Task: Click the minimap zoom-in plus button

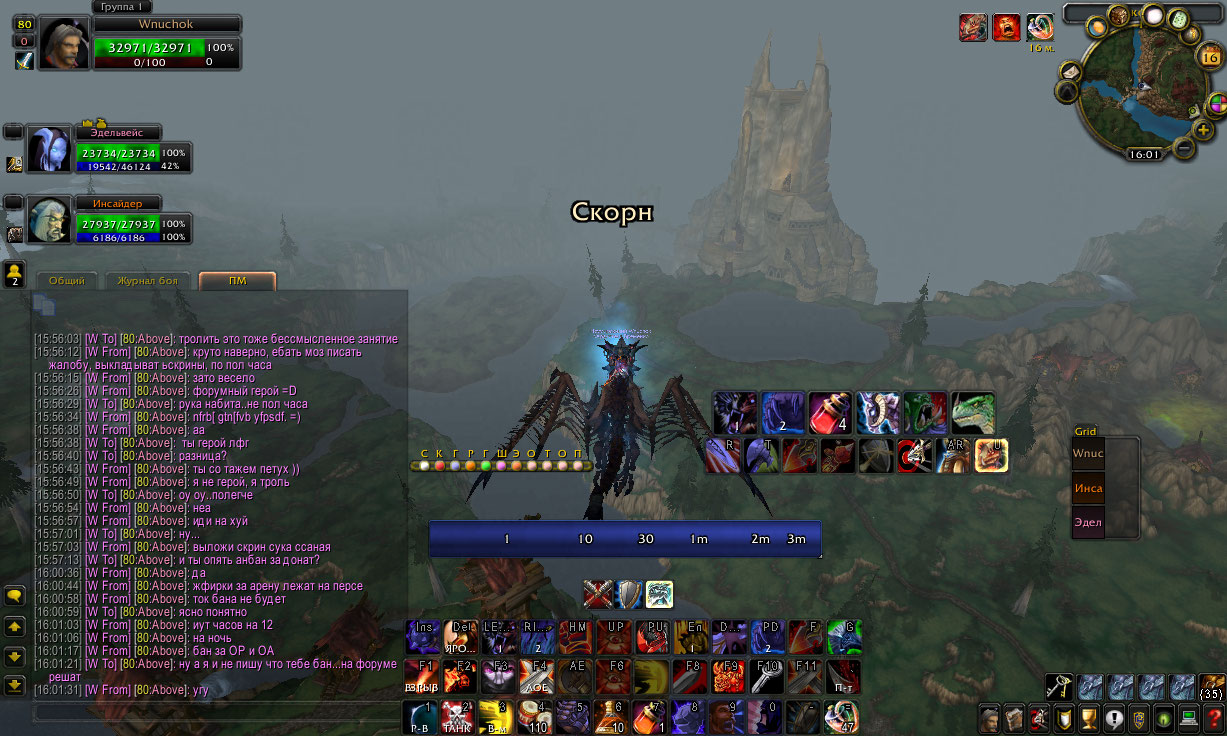Action: 1204,130
